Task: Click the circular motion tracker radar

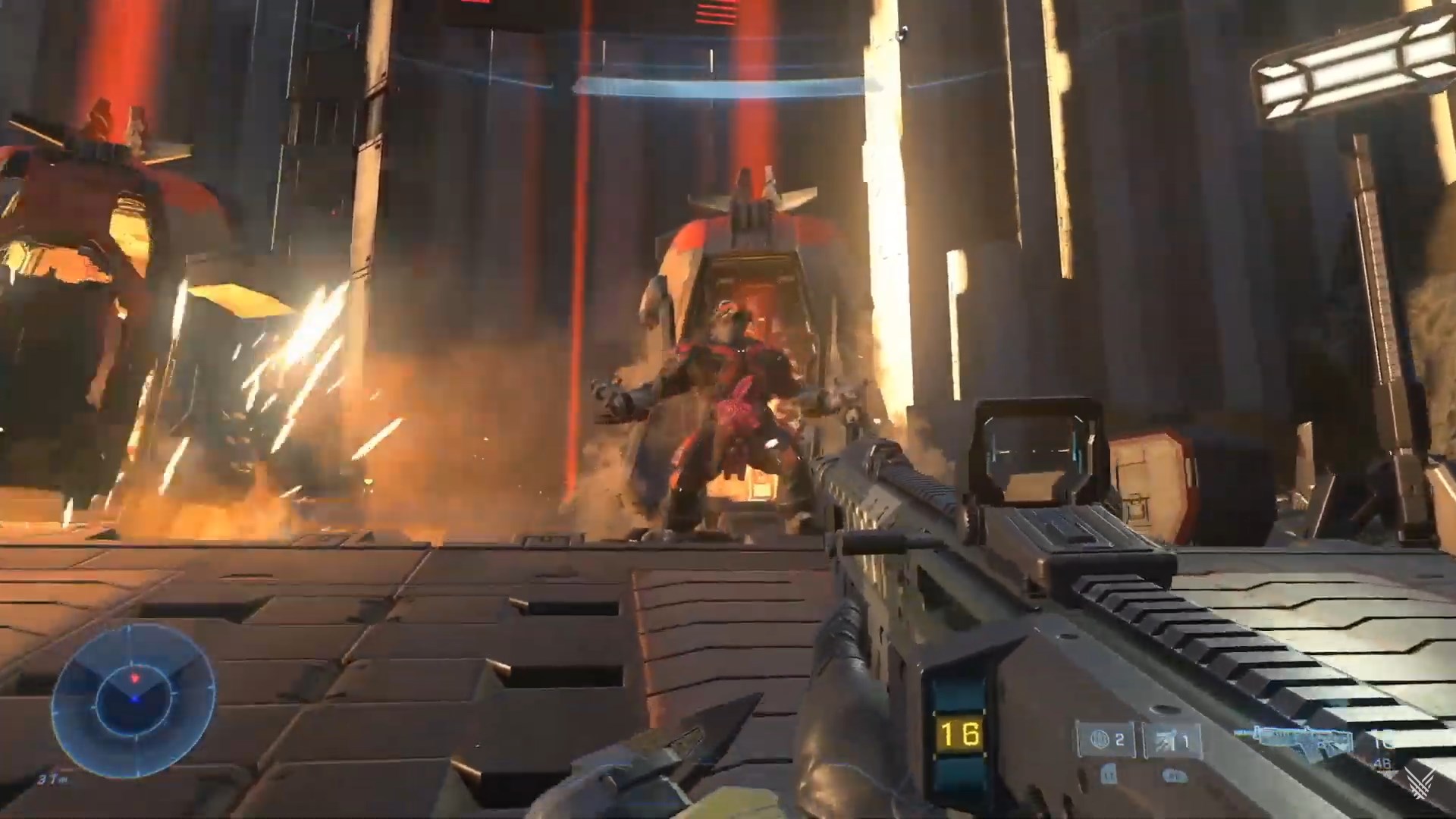Action: (x=133, y=696)
